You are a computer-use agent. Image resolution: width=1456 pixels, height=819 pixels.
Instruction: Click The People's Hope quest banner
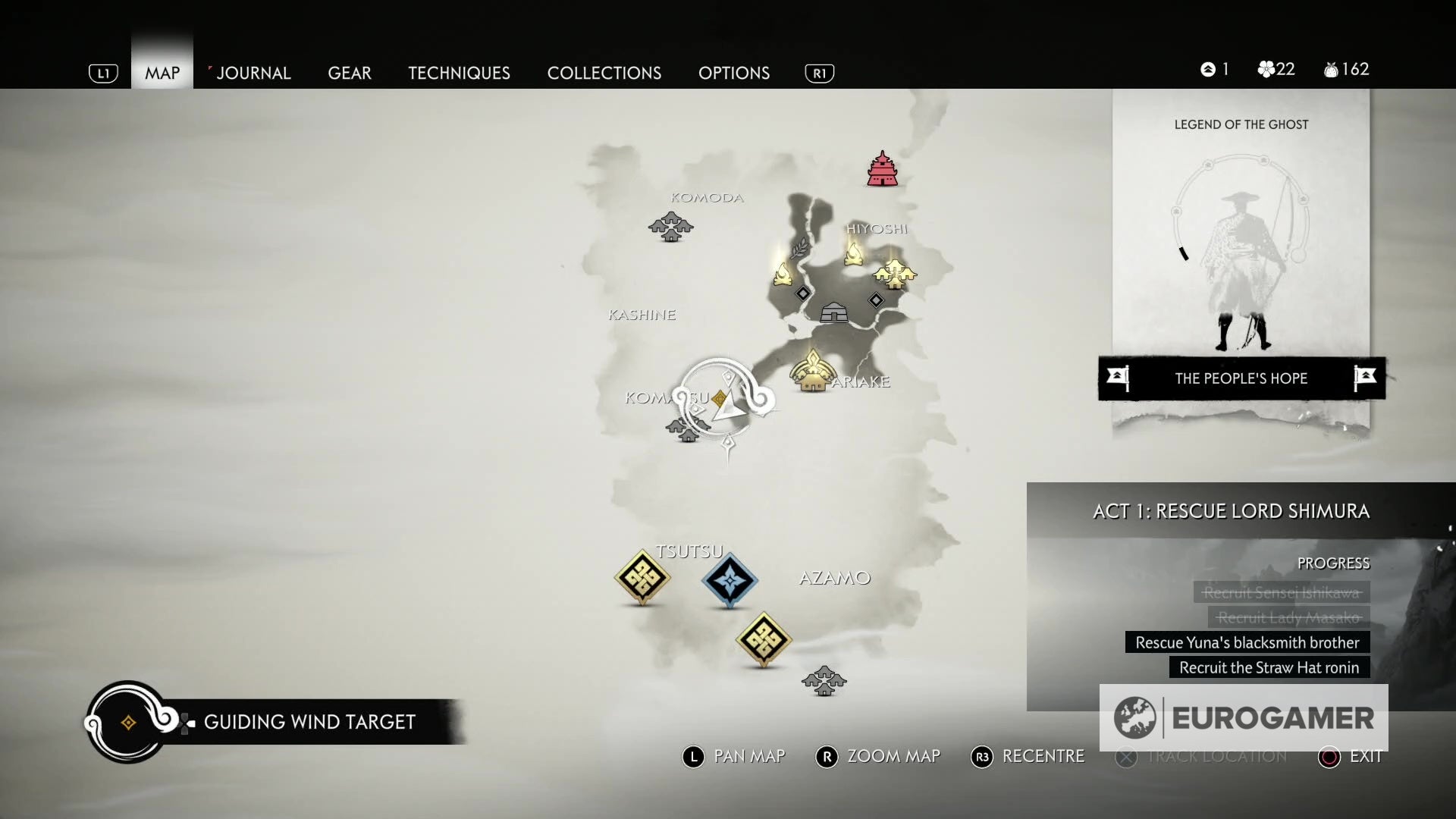pyautogui.click(x=1241, y=378)
